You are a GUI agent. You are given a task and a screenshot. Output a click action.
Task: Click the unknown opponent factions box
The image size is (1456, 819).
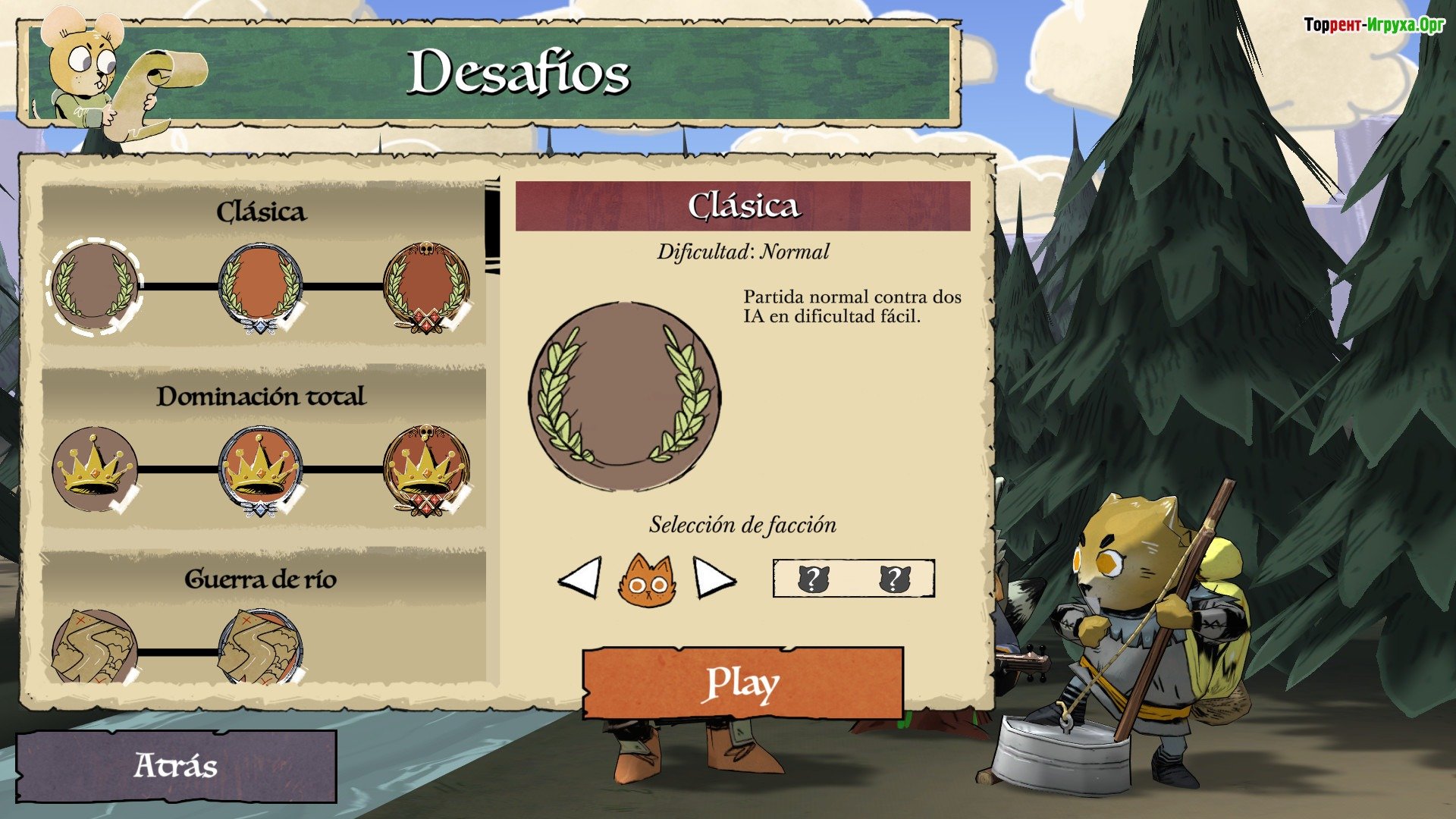pos(853,579)
